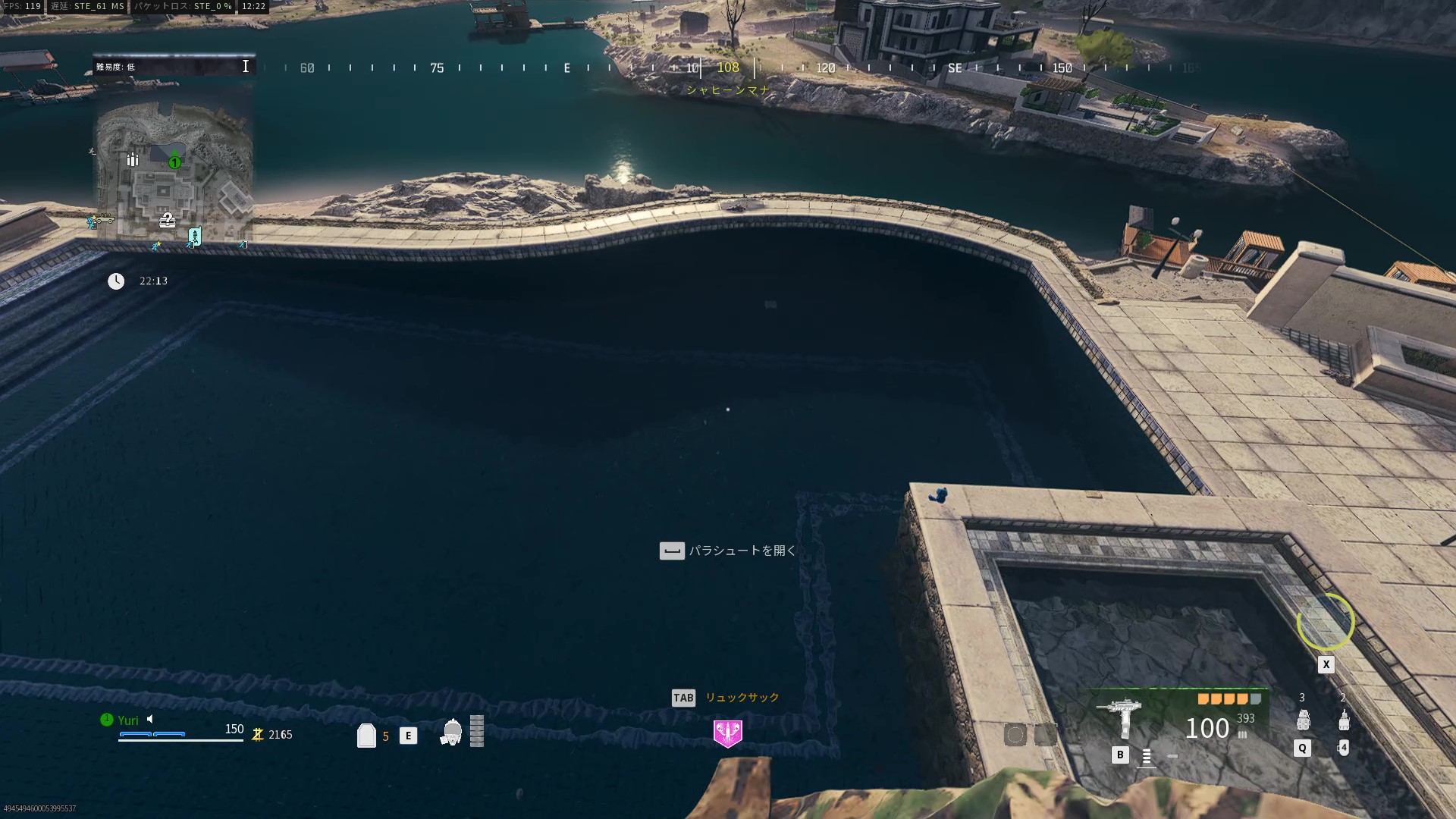Click the cyan contract marker on minimap
The height and width of the screenshot is (819, 1456).
[x=194, y=237]
